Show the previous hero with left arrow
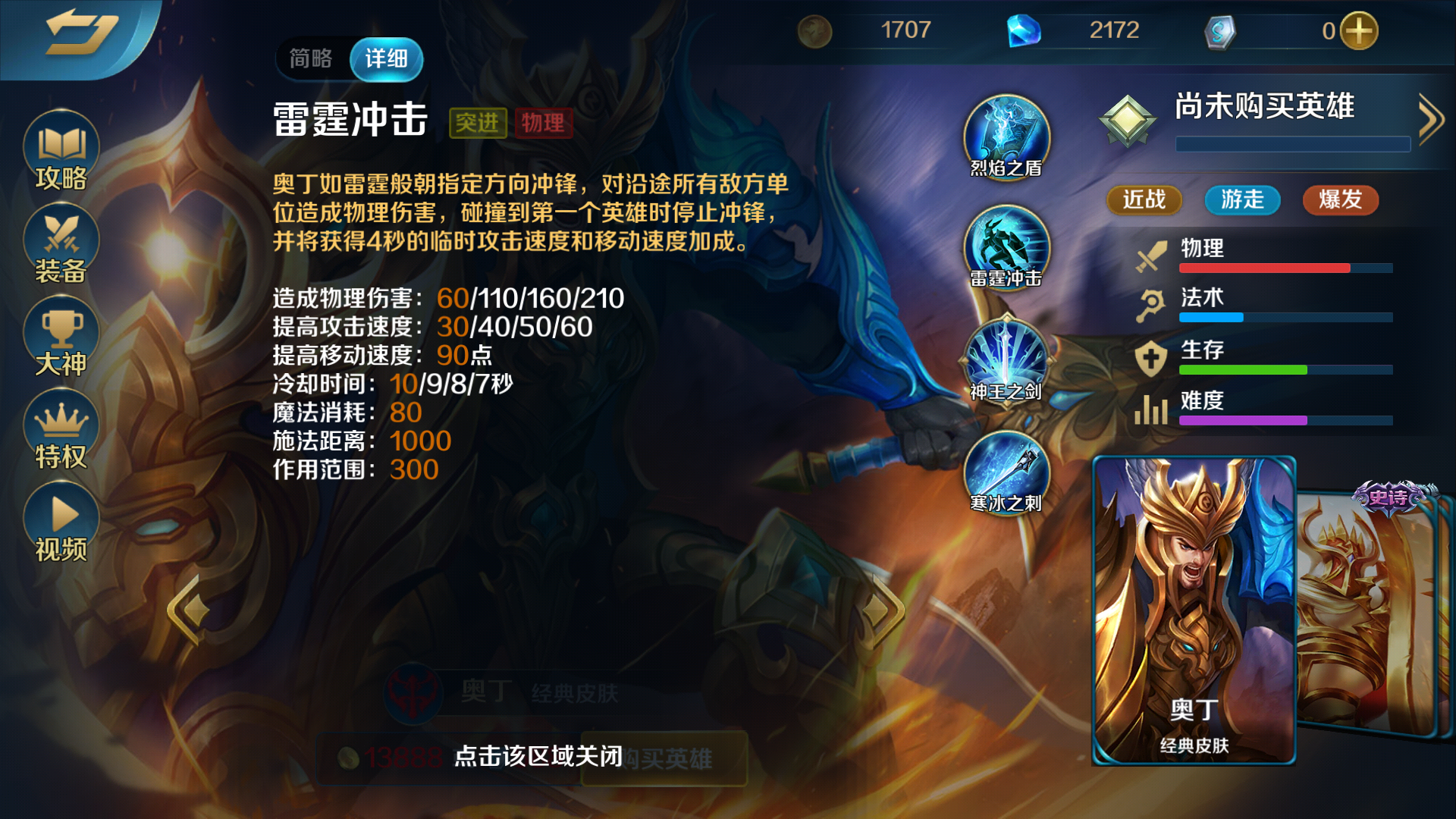Image resolution: width=1456 pixels, height=819 pixels. pyautogui.click(x=188, y=610)
